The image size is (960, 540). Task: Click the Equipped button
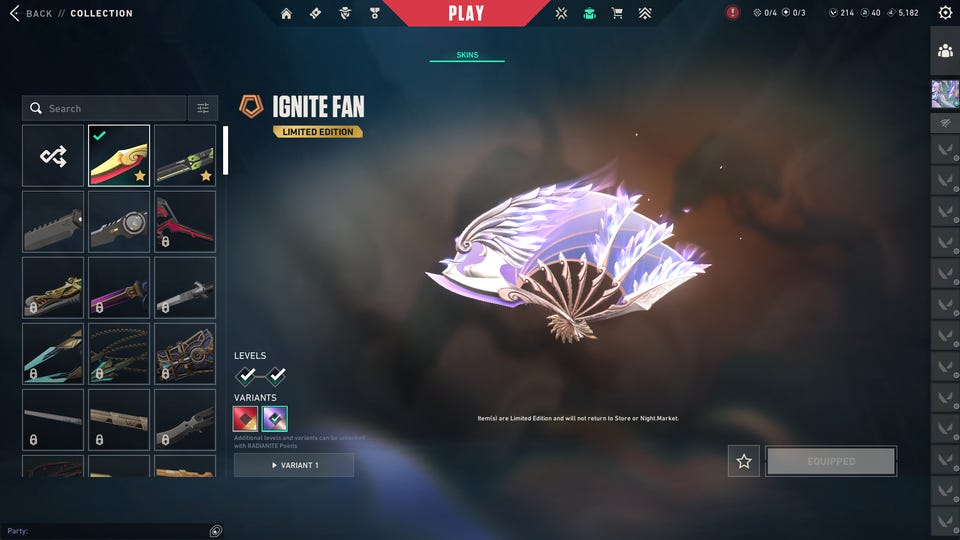point(831,461)
